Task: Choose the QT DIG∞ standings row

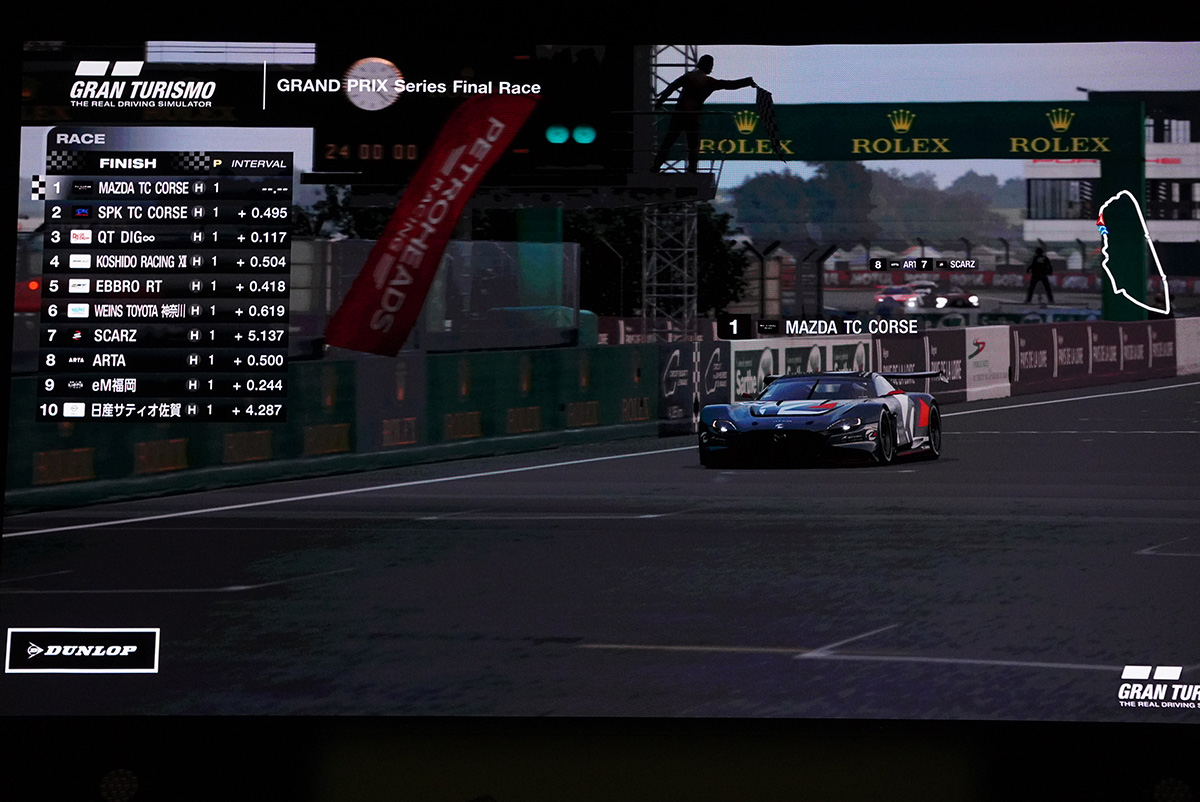Action: [165, 237]
